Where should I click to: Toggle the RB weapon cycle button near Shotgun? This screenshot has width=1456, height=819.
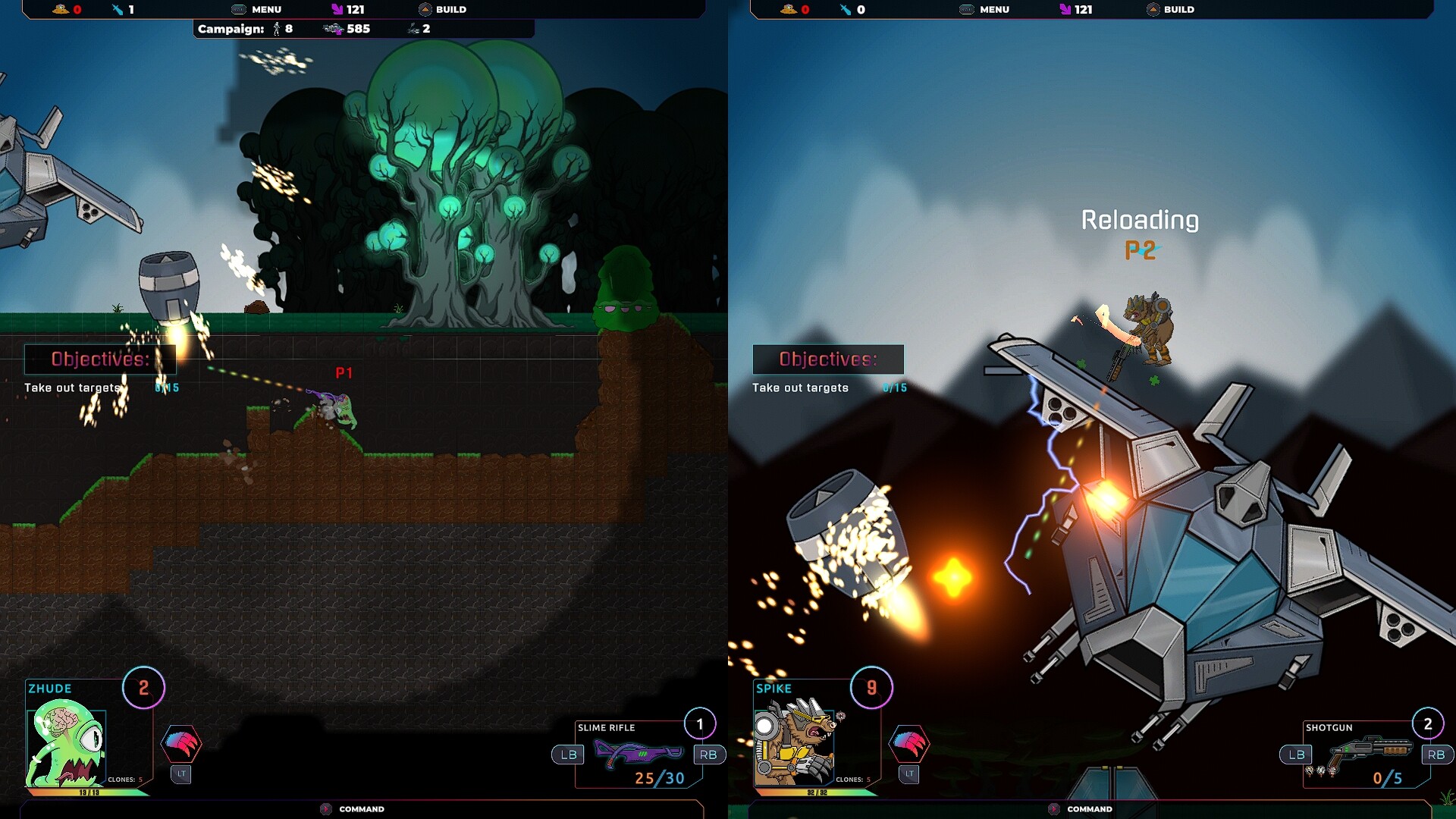pos(1436,755)
